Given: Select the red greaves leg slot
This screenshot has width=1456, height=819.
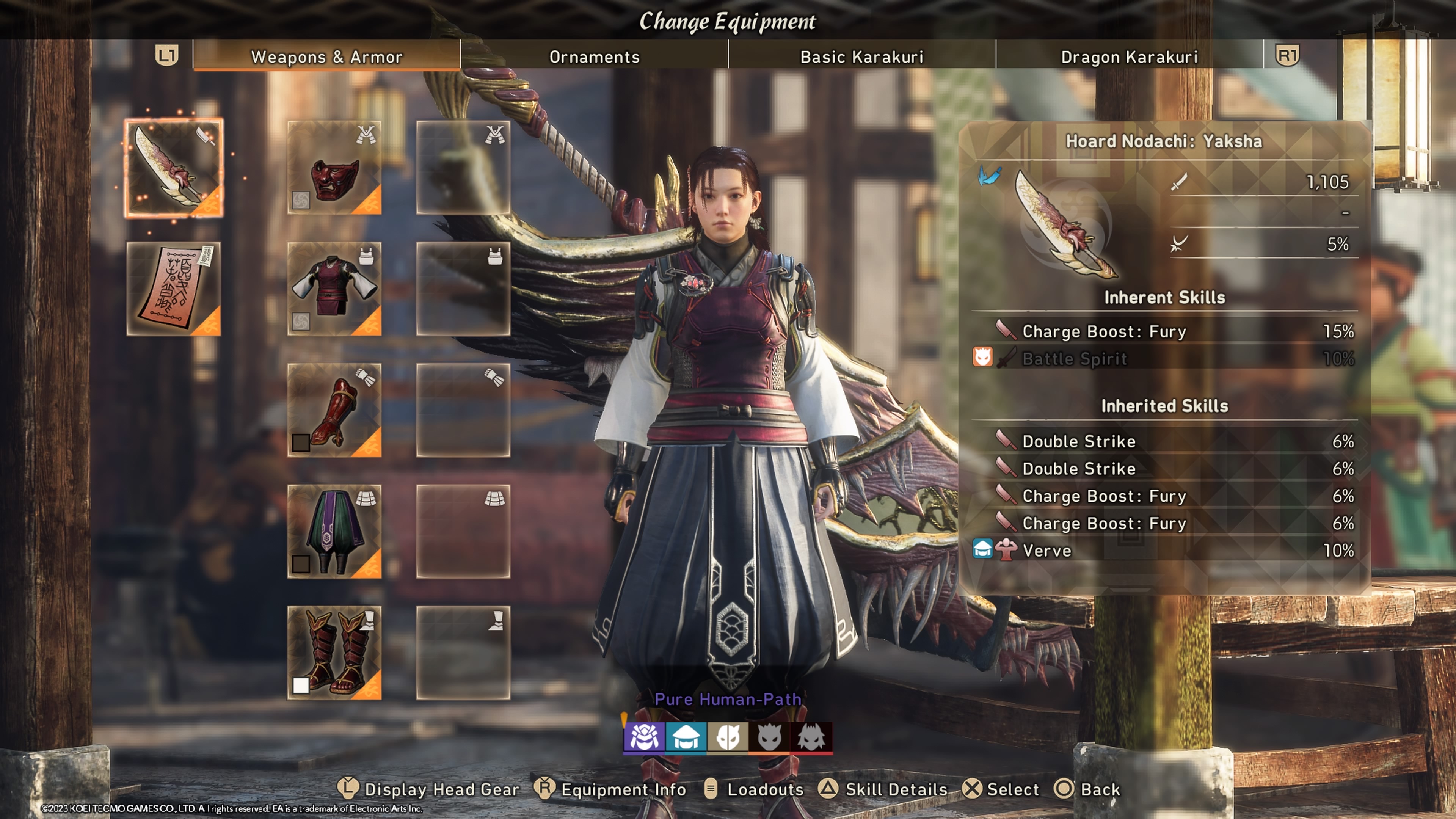Looking at the screenshot, I should [x=334, y=653].
